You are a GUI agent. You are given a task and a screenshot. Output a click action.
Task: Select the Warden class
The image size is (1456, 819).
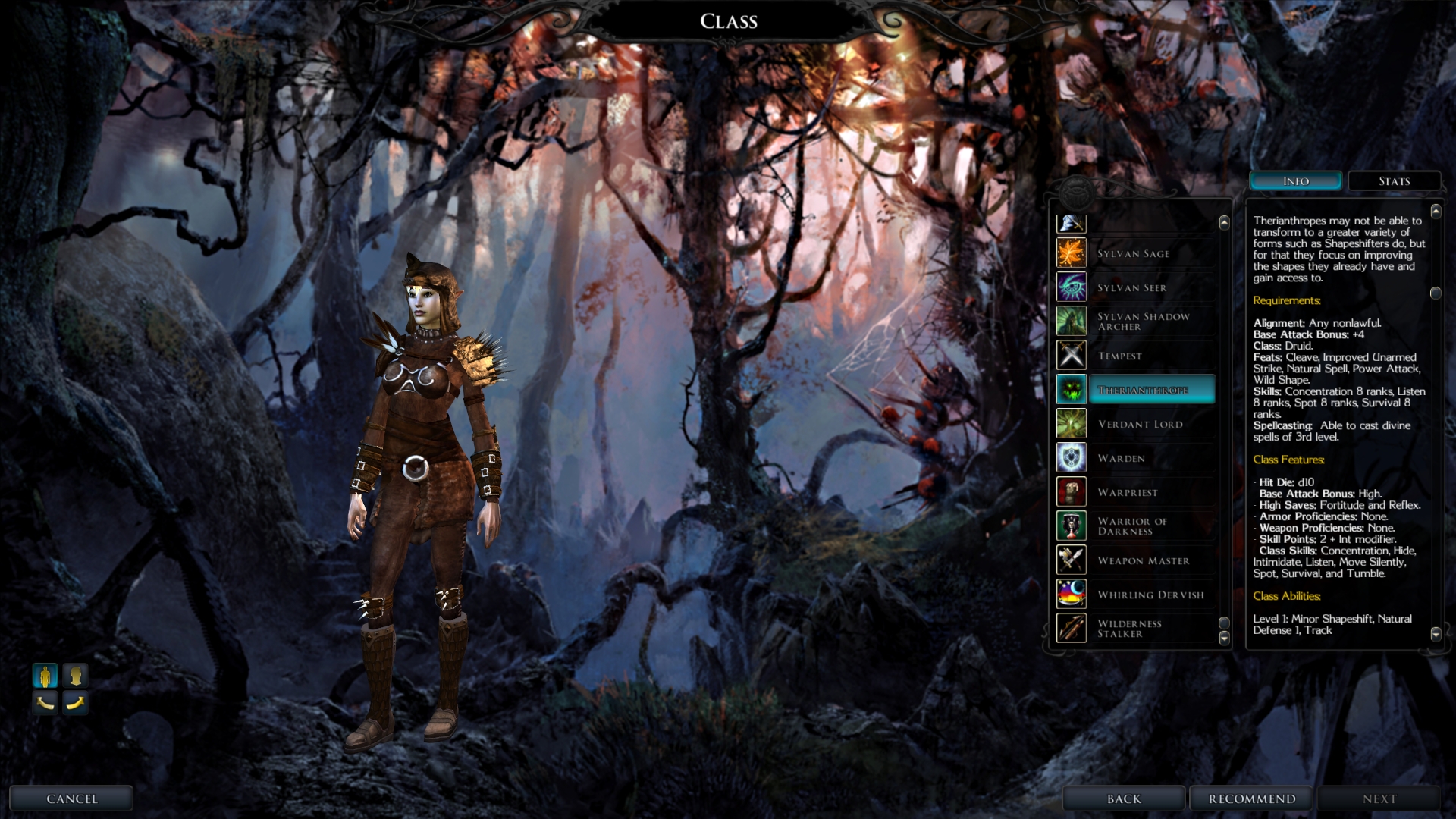coord(1122,458)
